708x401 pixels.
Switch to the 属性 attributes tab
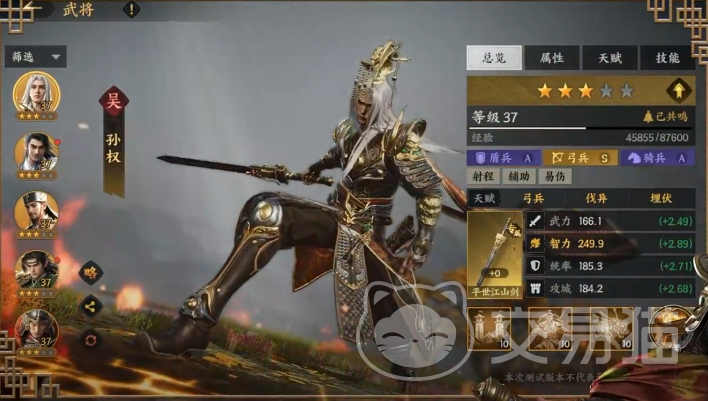(x=551, y=58)
